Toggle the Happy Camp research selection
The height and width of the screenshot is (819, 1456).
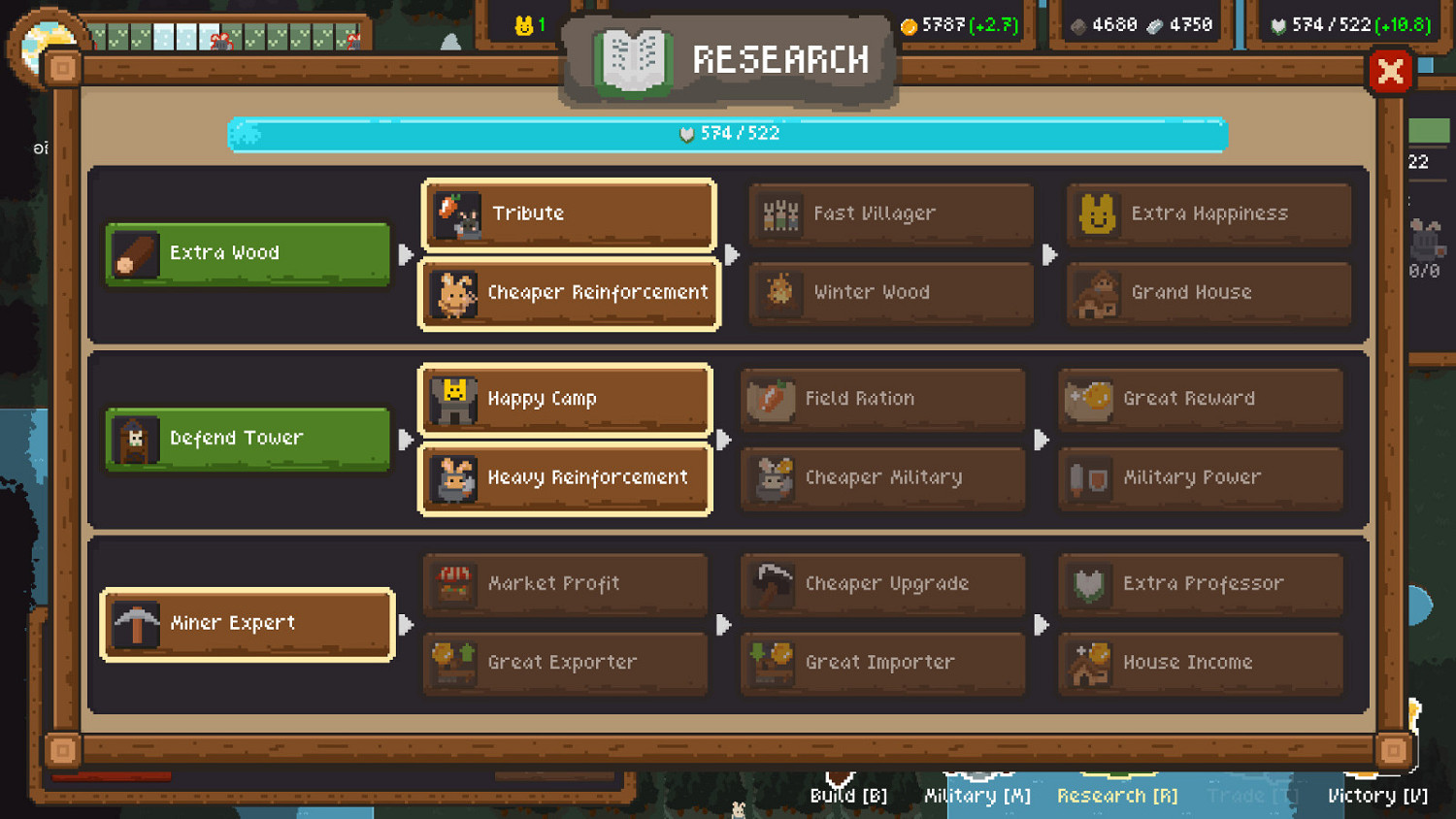tap(565, 399)
